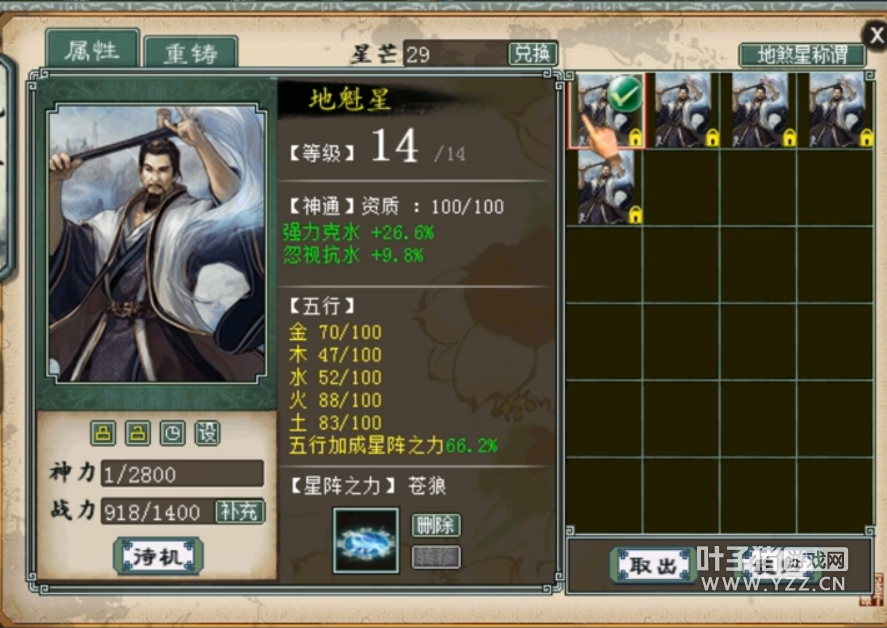The width and height of the screenshot is (887, 628).
Task: Click the 神力 value field
Action: click(x=182, y=473)
